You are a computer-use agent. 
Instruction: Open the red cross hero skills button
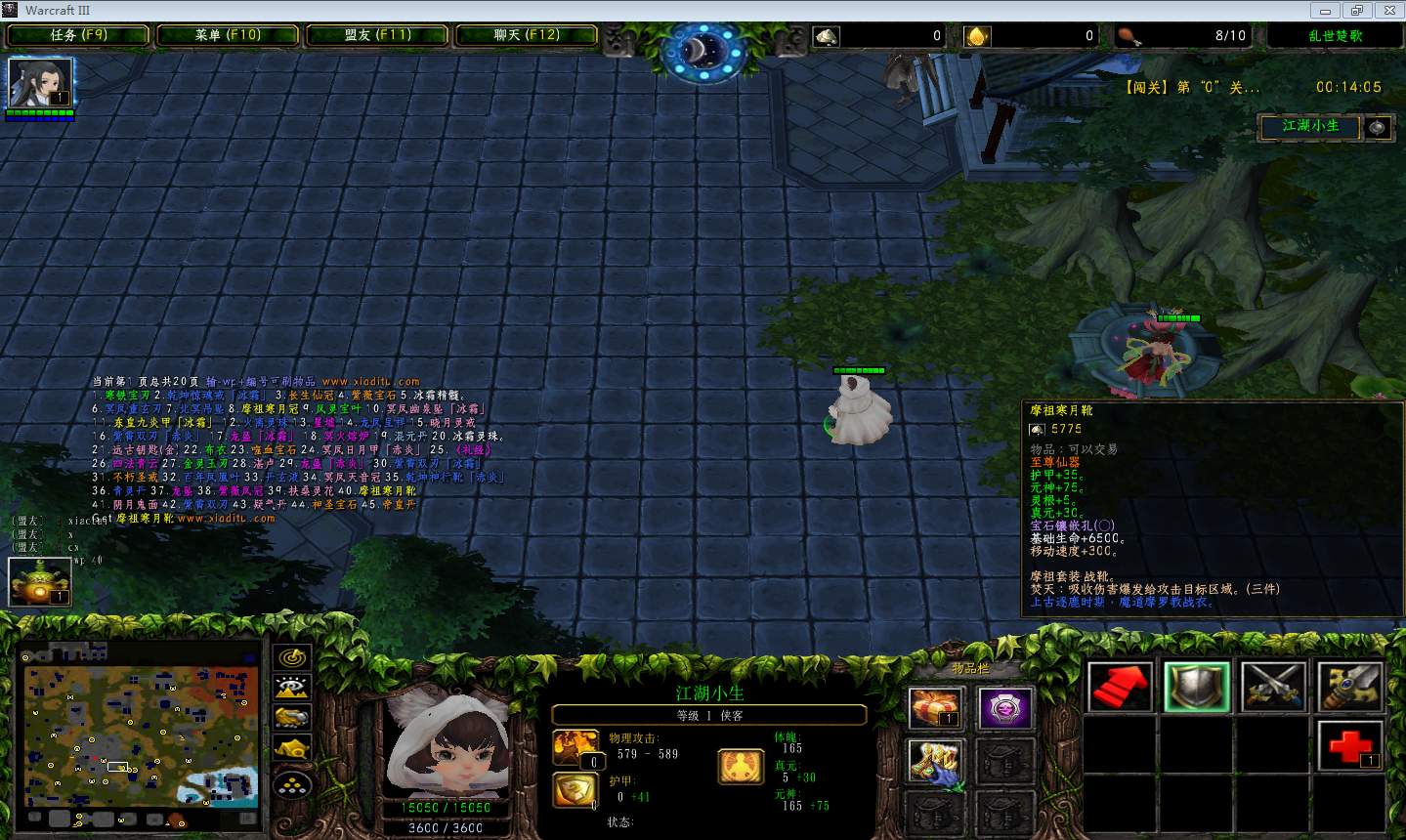point(1349,747)
